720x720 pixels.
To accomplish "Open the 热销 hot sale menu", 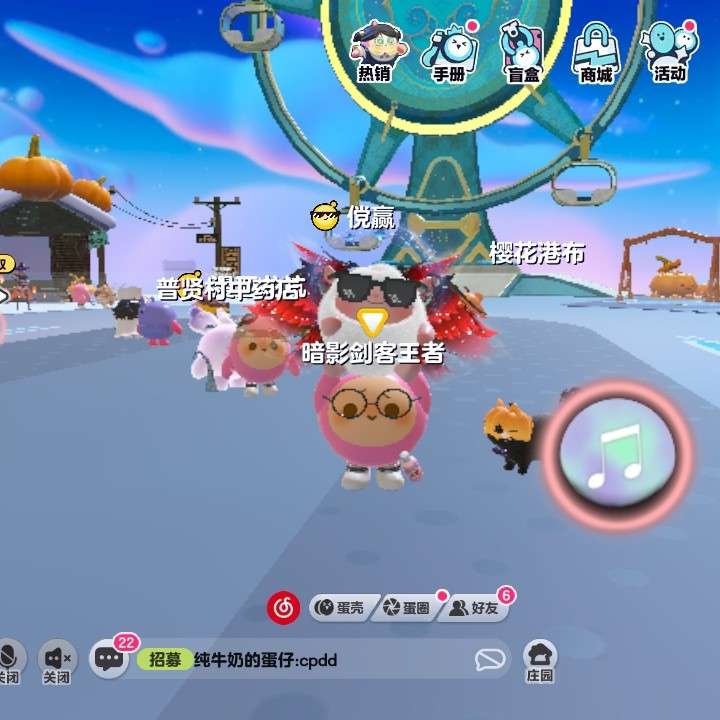I will click(x=374, y=52).
